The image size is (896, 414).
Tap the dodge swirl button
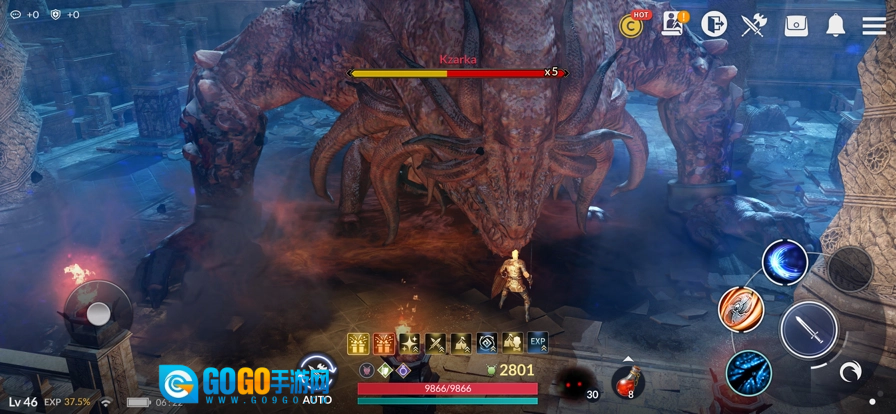[x=850, y=373]
